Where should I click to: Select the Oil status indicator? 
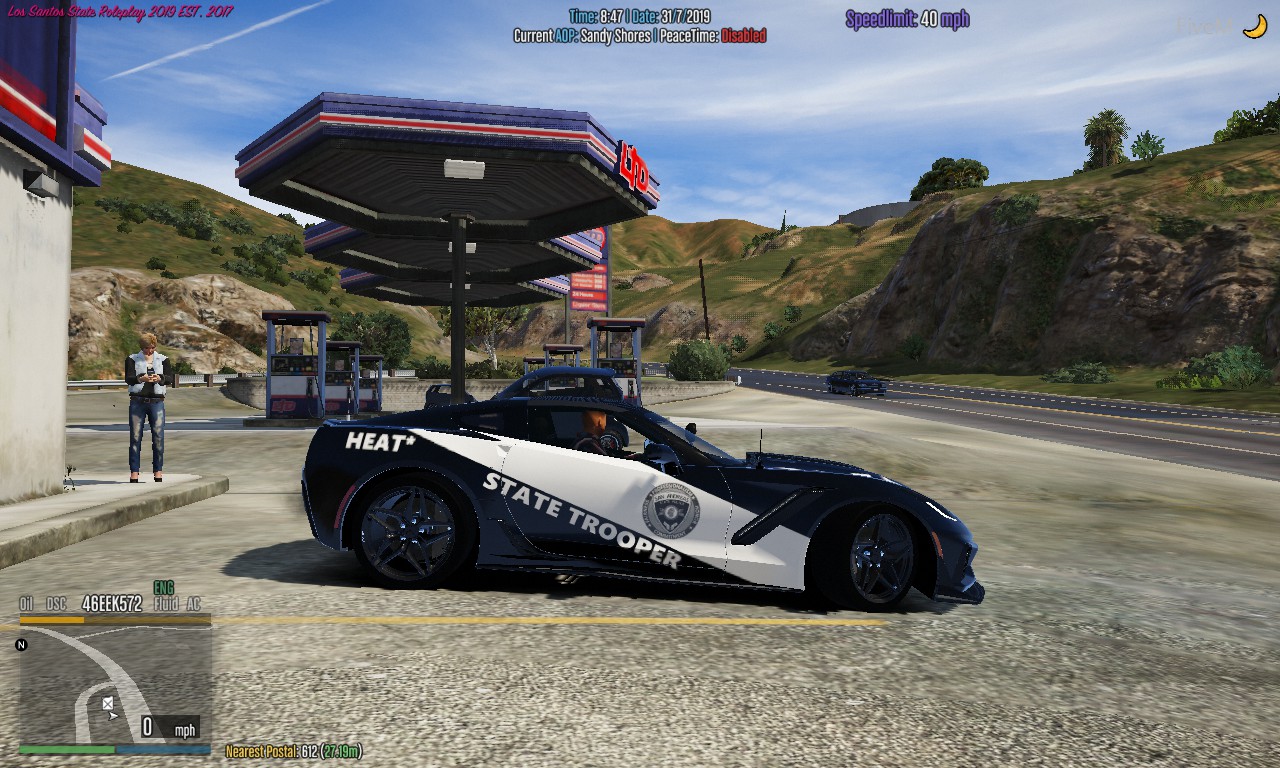tap(24, 603)
